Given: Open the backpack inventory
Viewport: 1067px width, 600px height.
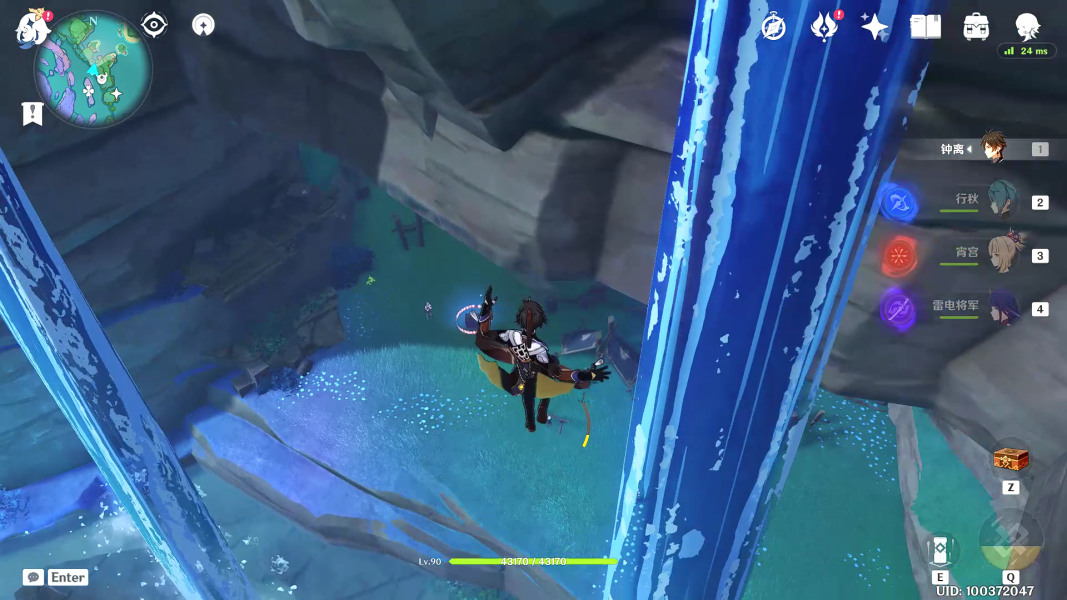Looking at the screenshot, I should pos(976,27).
